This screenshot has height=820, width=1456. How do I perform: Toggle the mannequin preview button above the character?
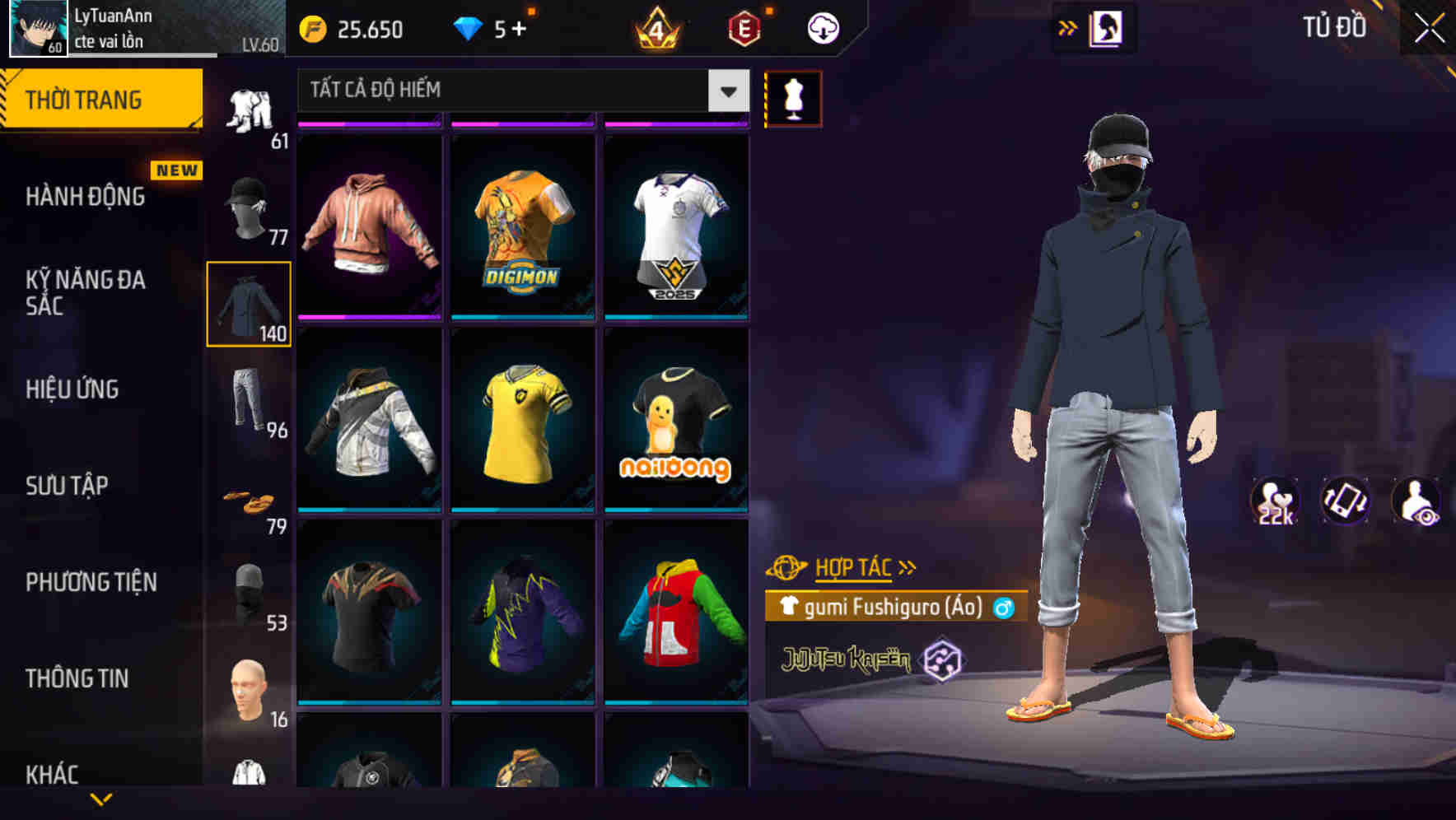793,98
